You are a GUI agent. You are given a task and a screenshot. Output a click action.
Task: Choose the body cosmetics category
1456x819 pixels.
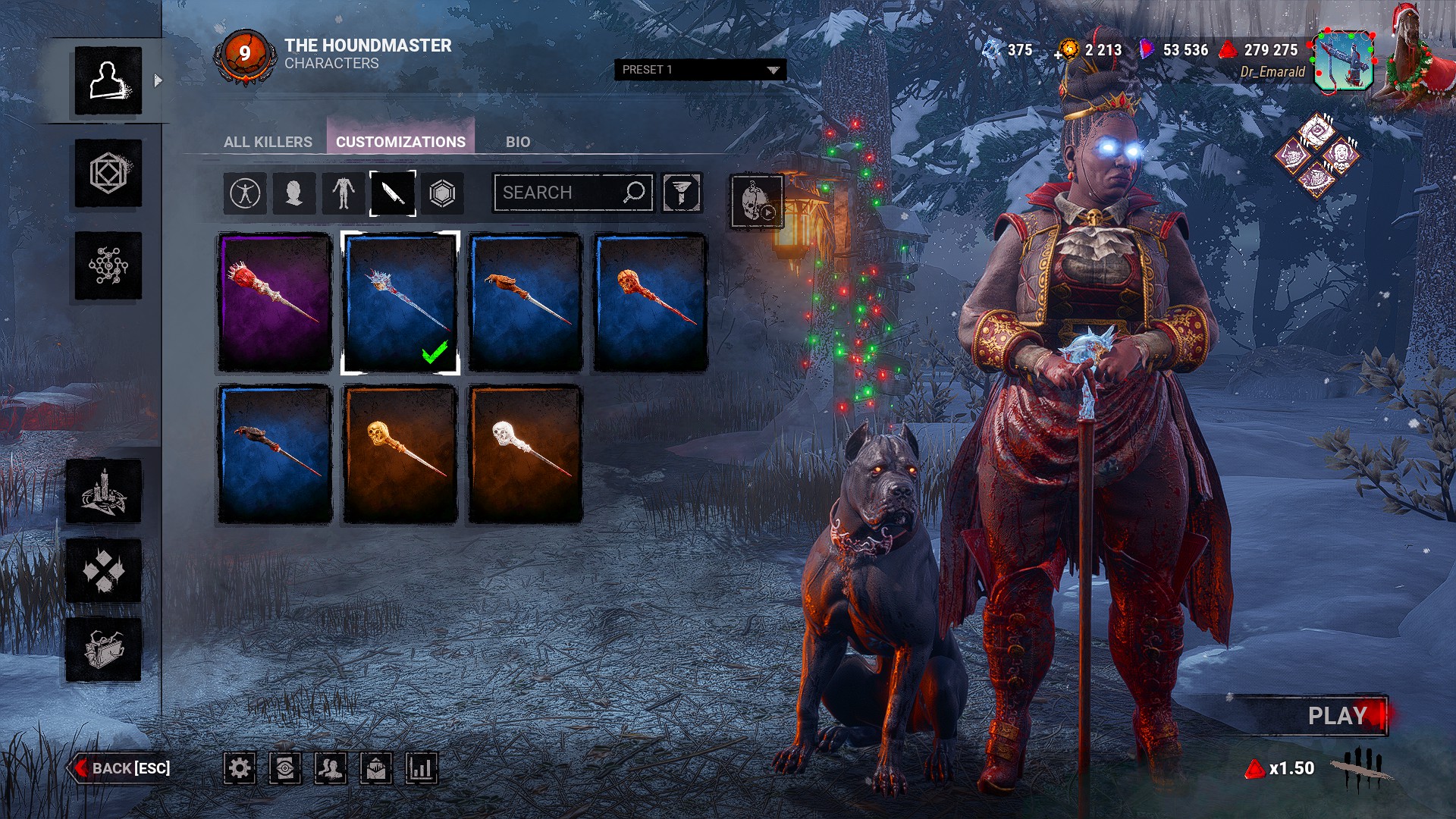(344, 193)
